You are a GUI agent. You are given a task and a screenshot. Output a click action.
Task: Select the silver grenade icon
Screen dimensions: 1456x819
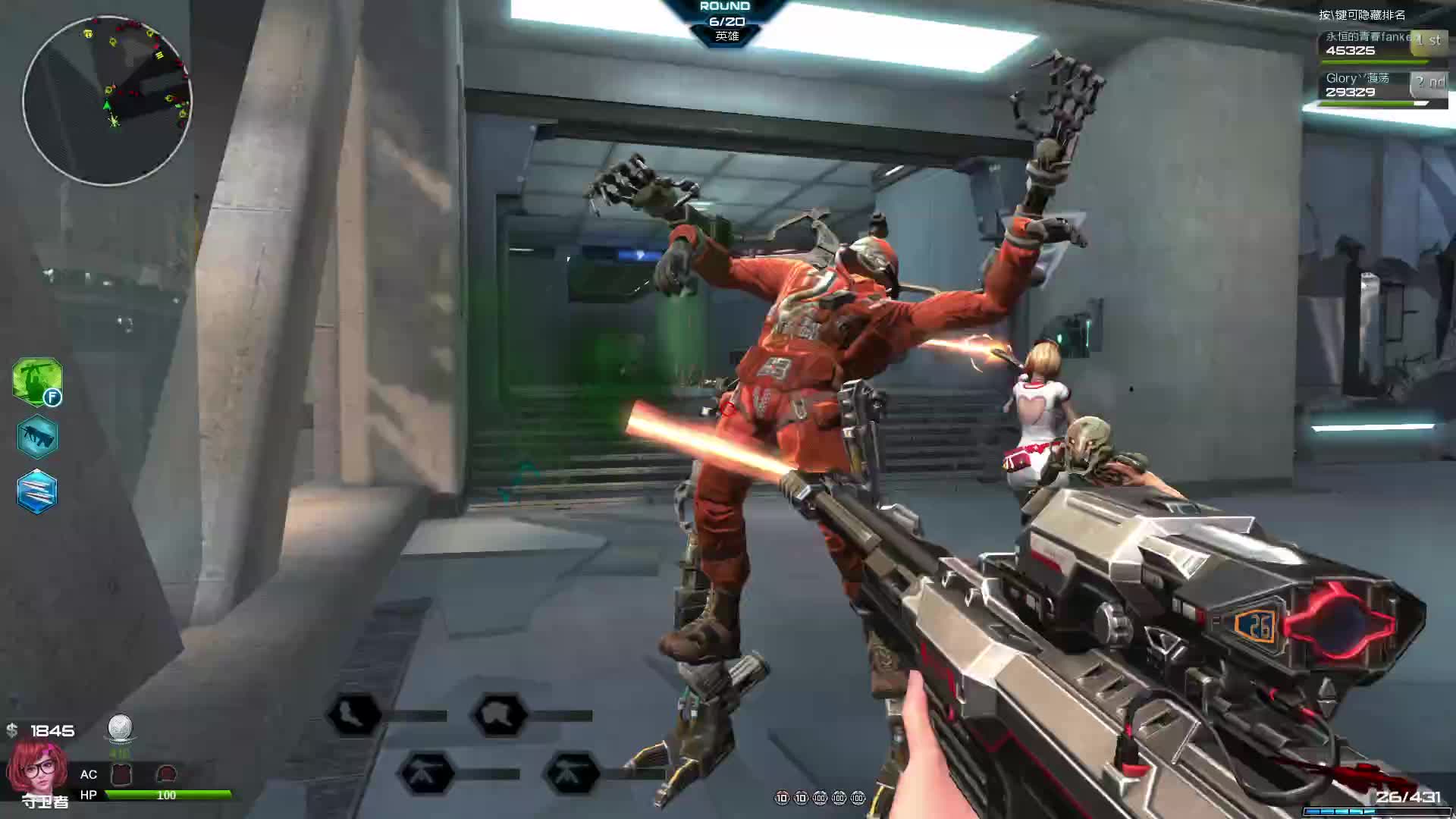pyautogui.click(x=120, y=728)
